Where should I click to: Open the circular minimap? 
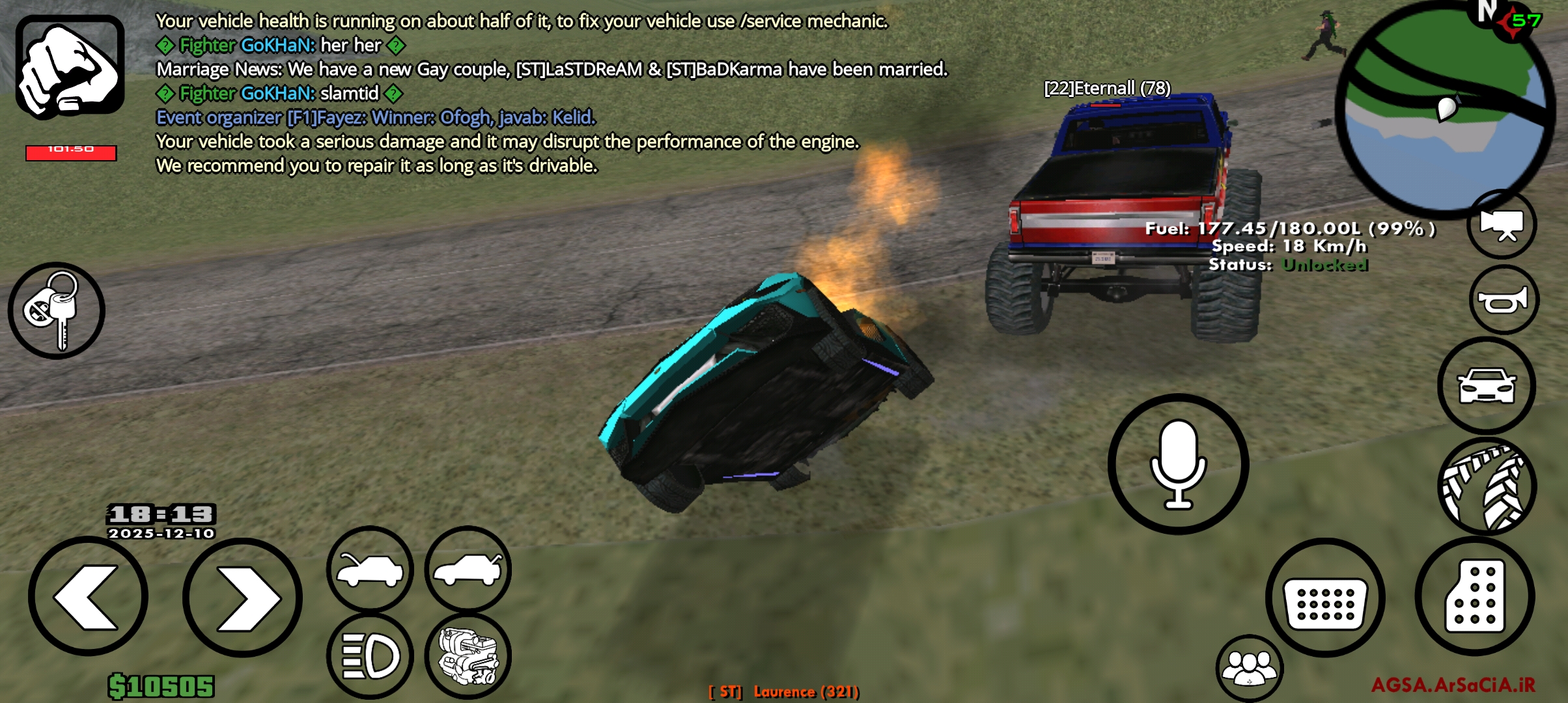(1444, 107)
